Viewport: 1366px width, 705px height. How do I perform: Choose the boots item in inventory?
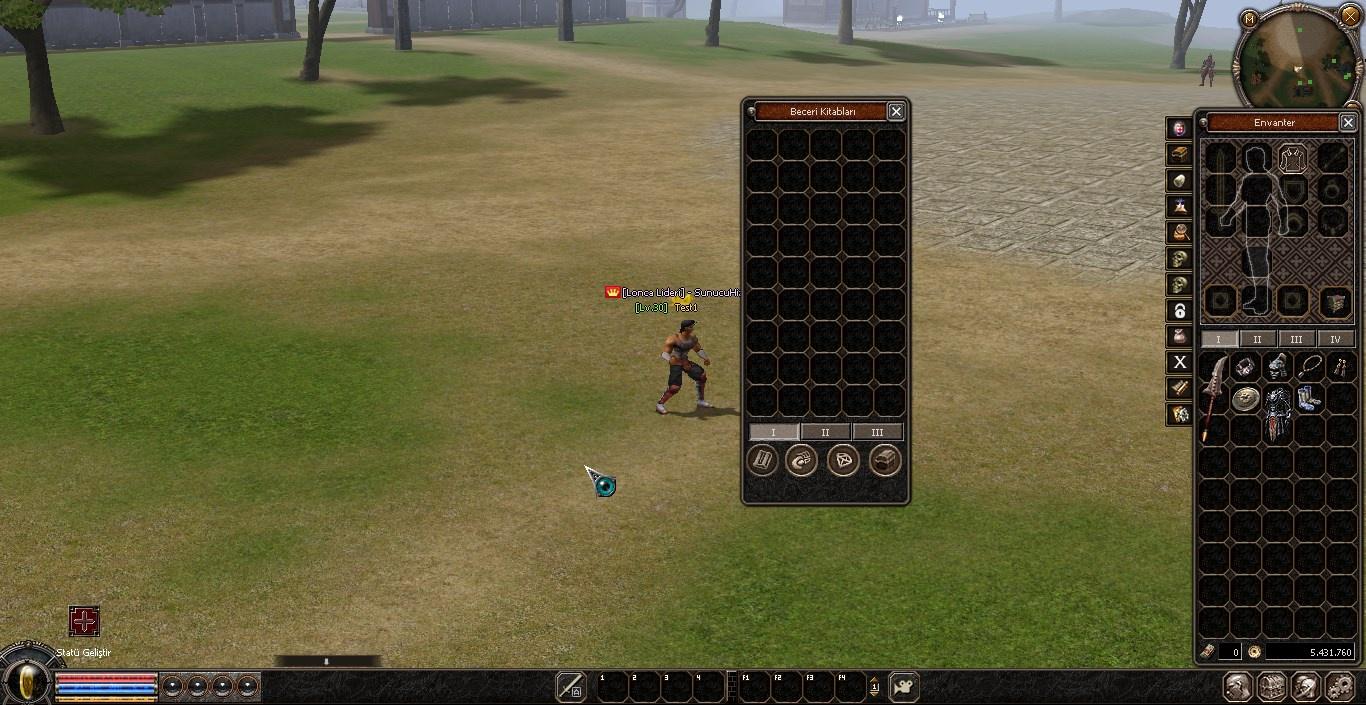1309,399
